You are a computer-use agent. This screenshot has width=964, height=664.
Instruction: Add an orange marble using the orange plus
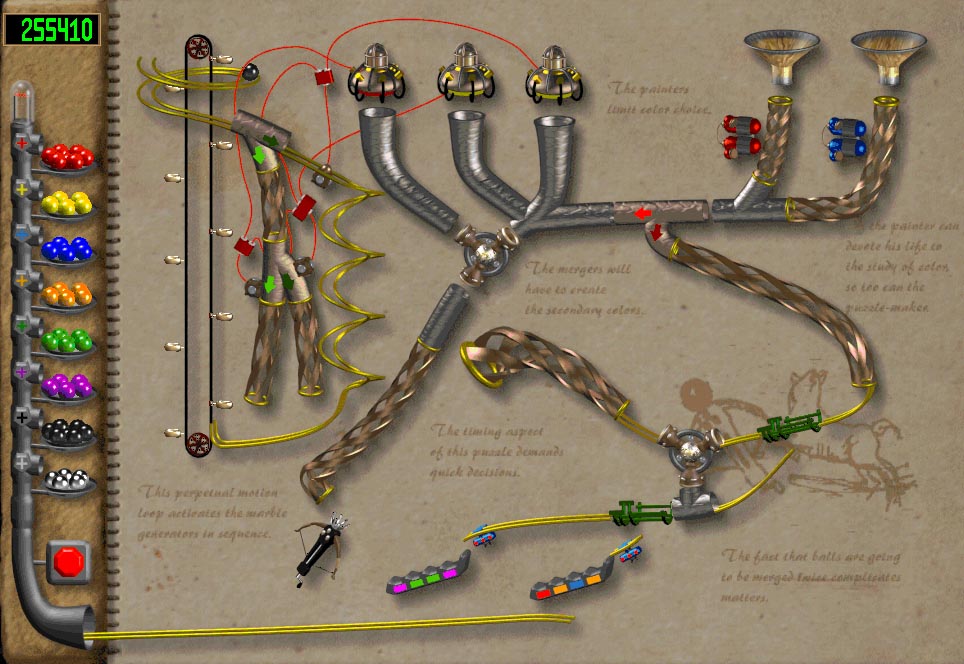(x=22, y=281)
